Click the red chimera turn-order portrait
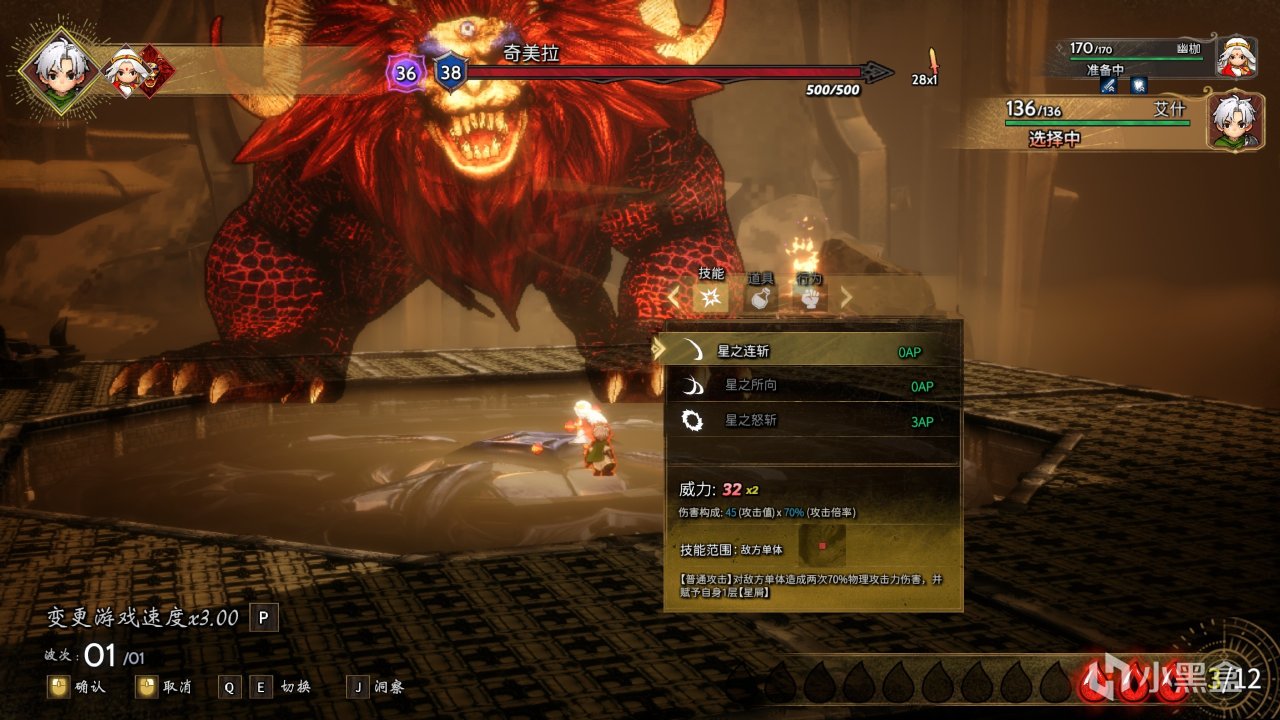The image size is (1280, 720). 157,71
